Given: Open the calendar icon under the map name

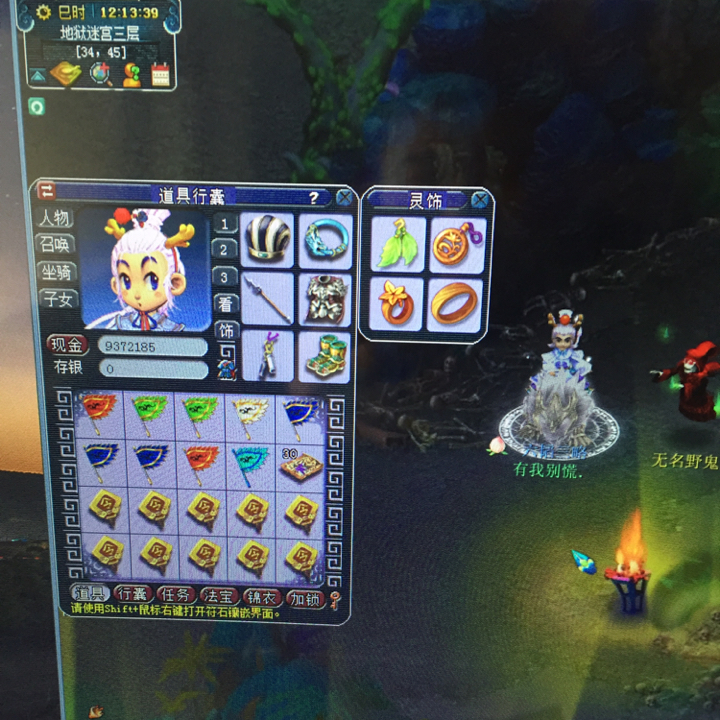Looking at the screenshot, I should coord(160,73).
